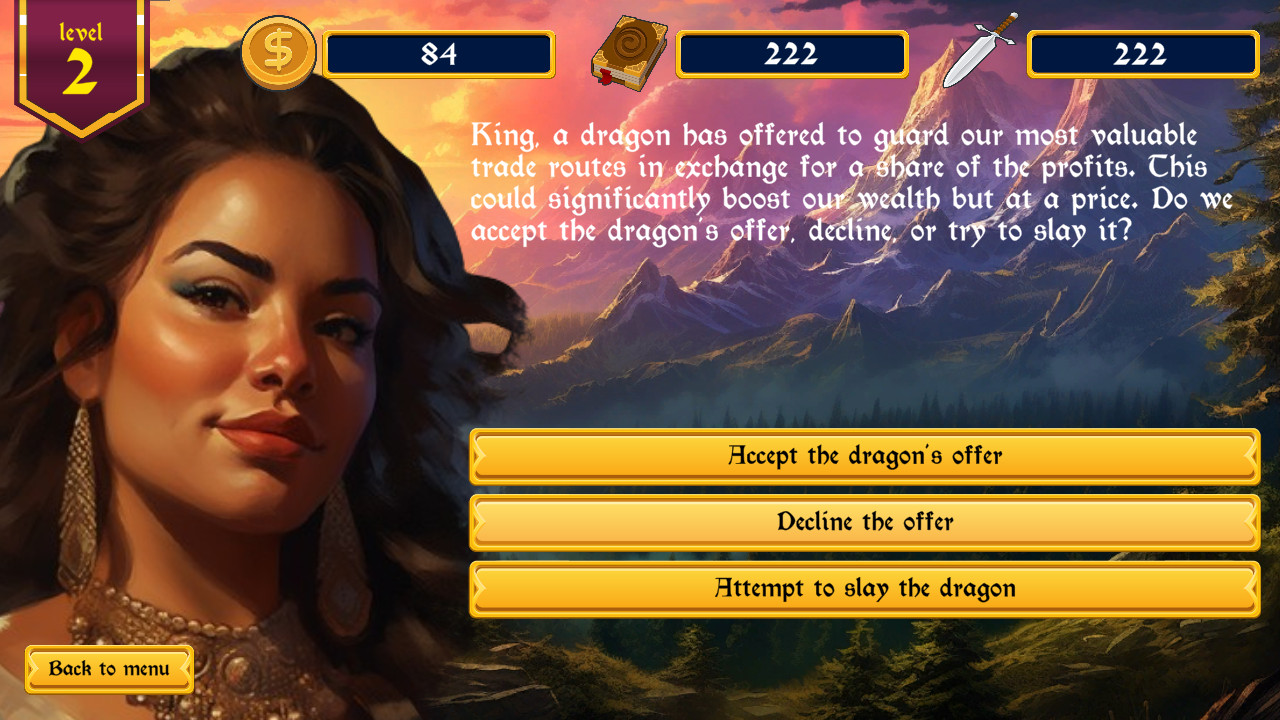Pick Attempt to slay the dragon
Image resolution: width=1280 pixels, height=720 pixels.
(x=864, y=589)
